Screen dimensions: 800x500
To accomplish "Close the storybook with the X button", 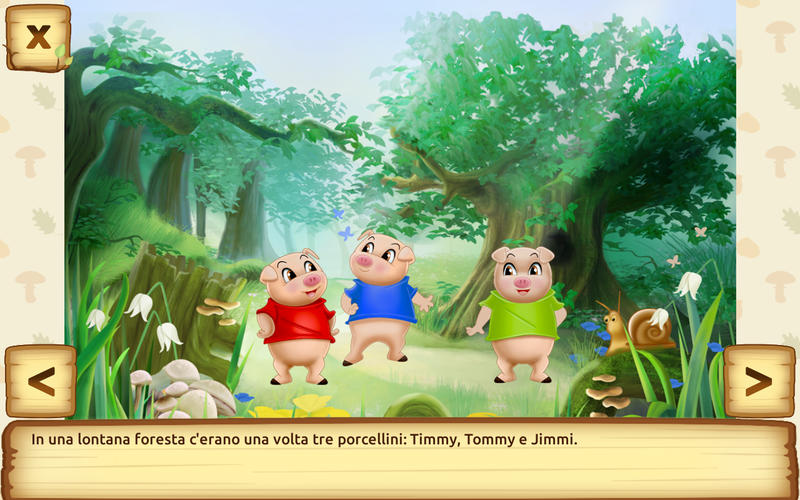I will [38, 37].
